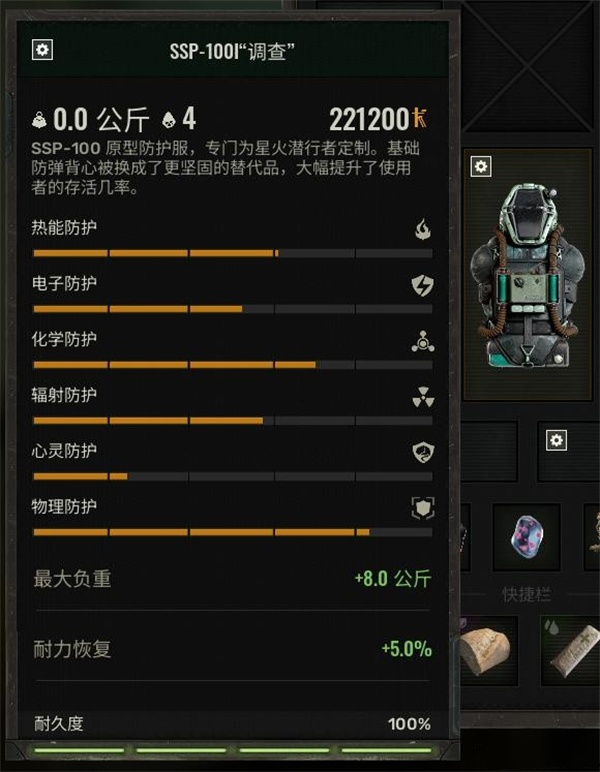Select the equipped SSP-100I armor suit slot

[x=529, y=278]
